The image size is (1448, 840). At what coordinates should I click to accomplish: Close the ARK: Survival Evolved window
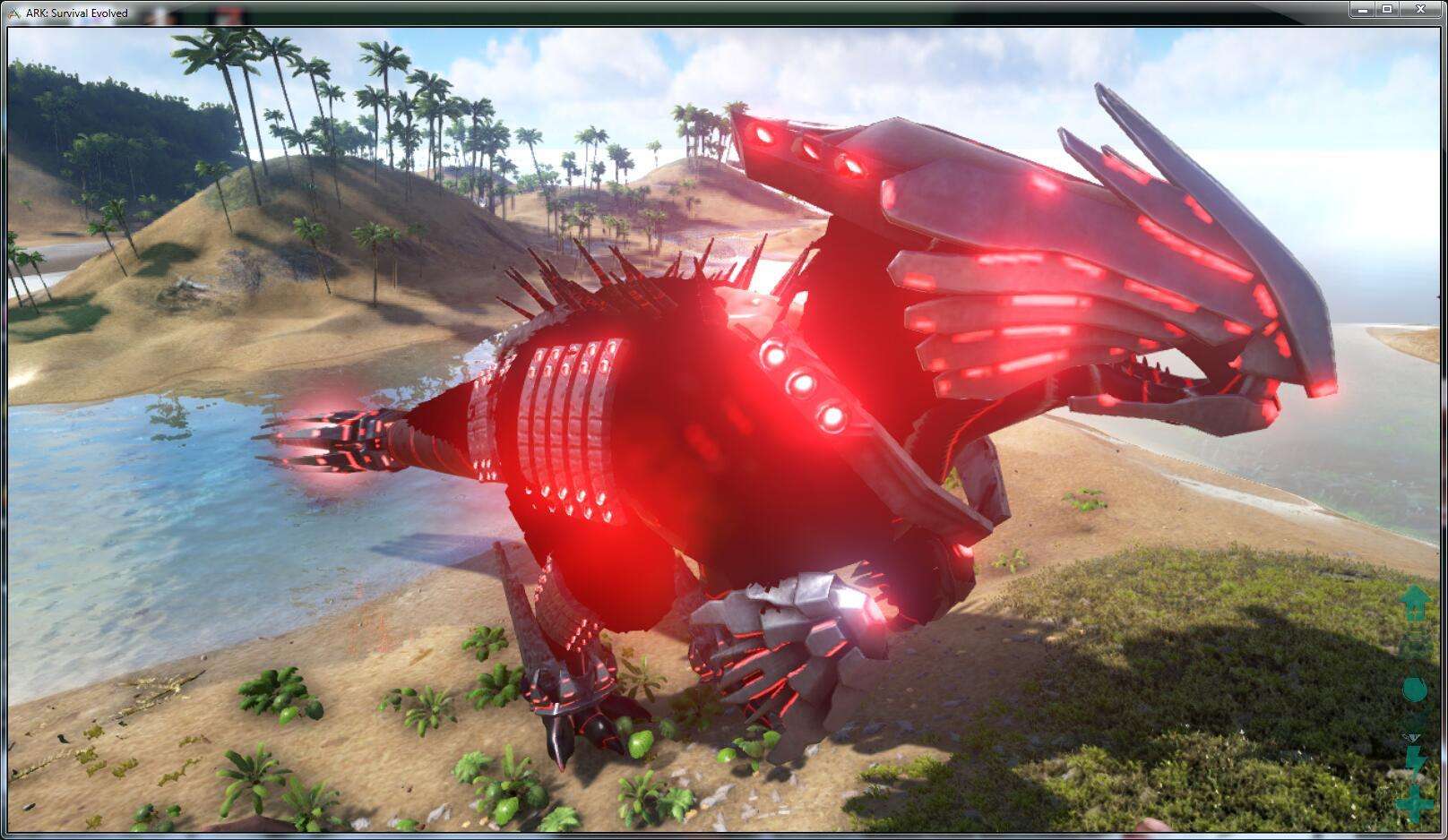pyautogui.click(x=1419, y=9)
